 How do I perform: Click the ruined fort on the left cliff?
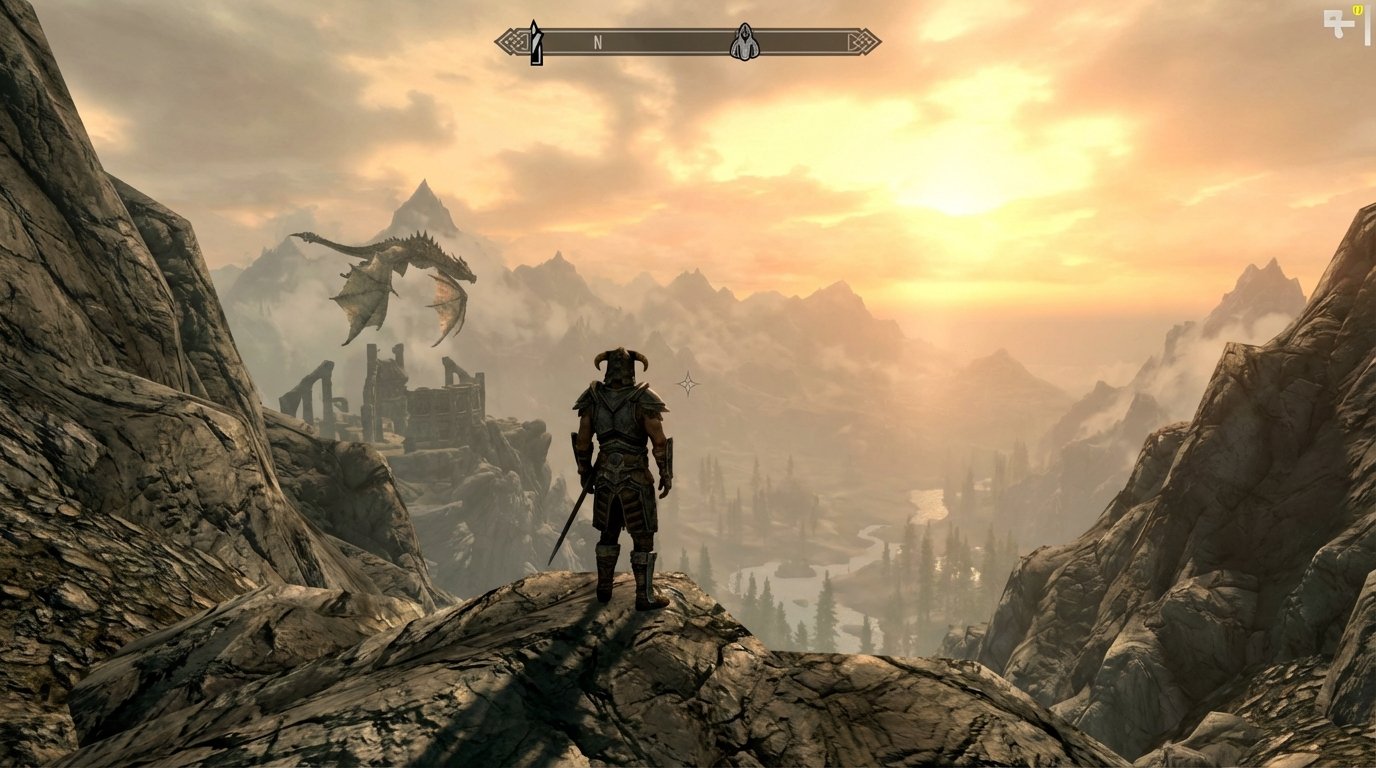[400, 400]
